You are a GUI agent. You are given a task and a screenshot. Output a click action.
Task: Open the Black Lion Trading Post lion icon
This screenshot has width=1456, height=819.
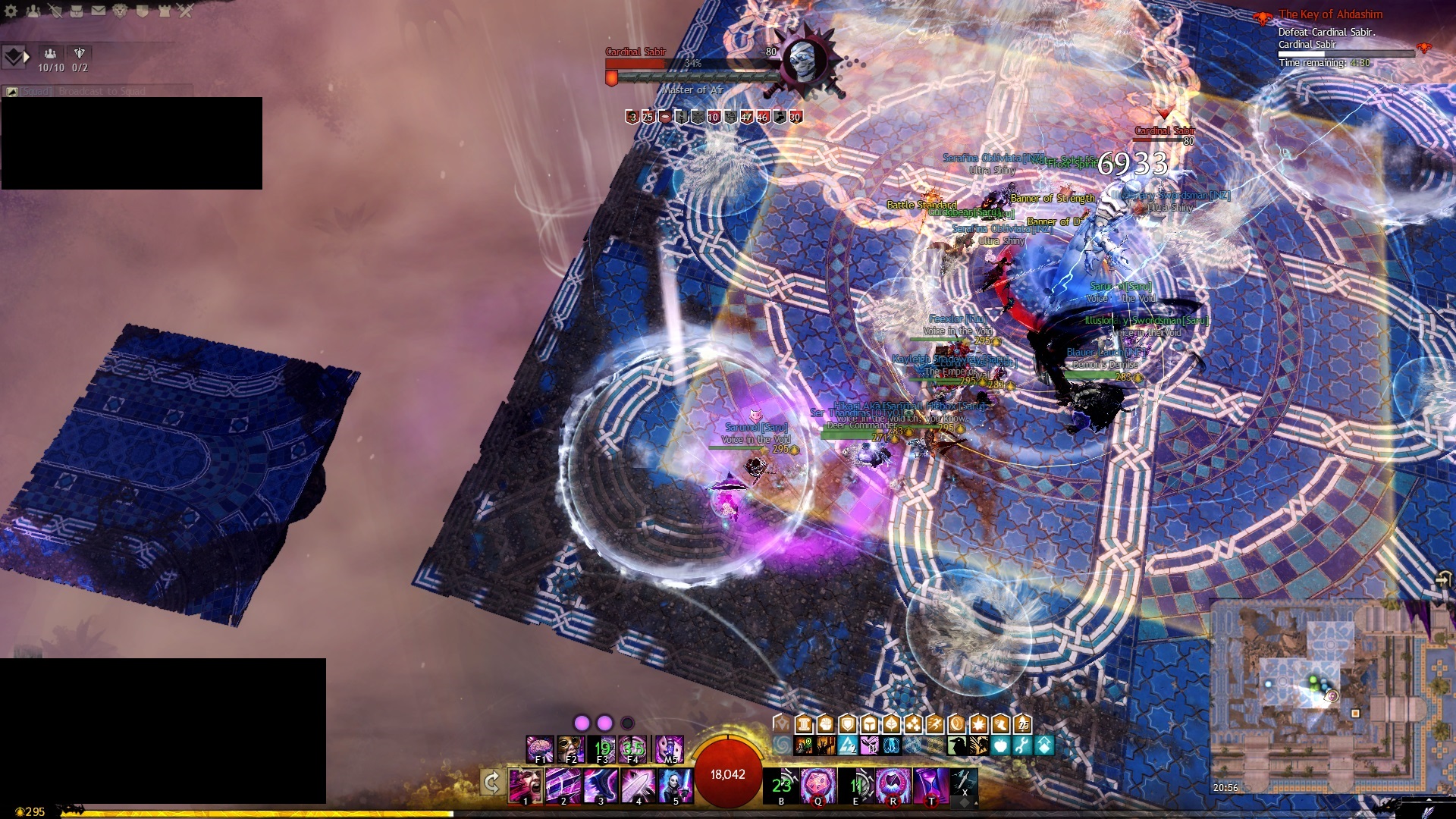pyautogui.click(x=121, y=11)
